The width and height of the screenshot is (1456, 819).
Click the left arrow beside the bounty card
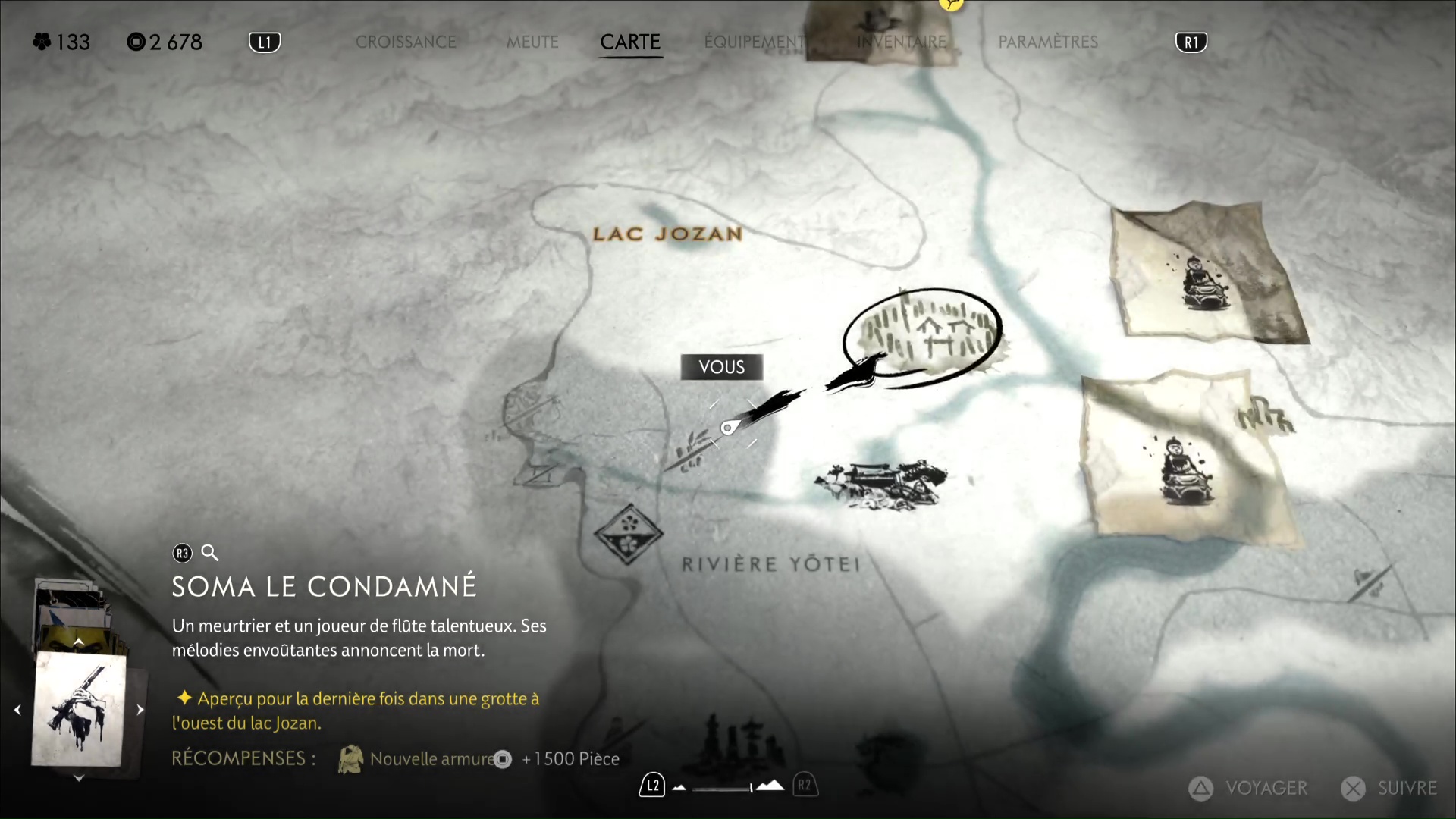pyautogui.click(x=17, y=710)
